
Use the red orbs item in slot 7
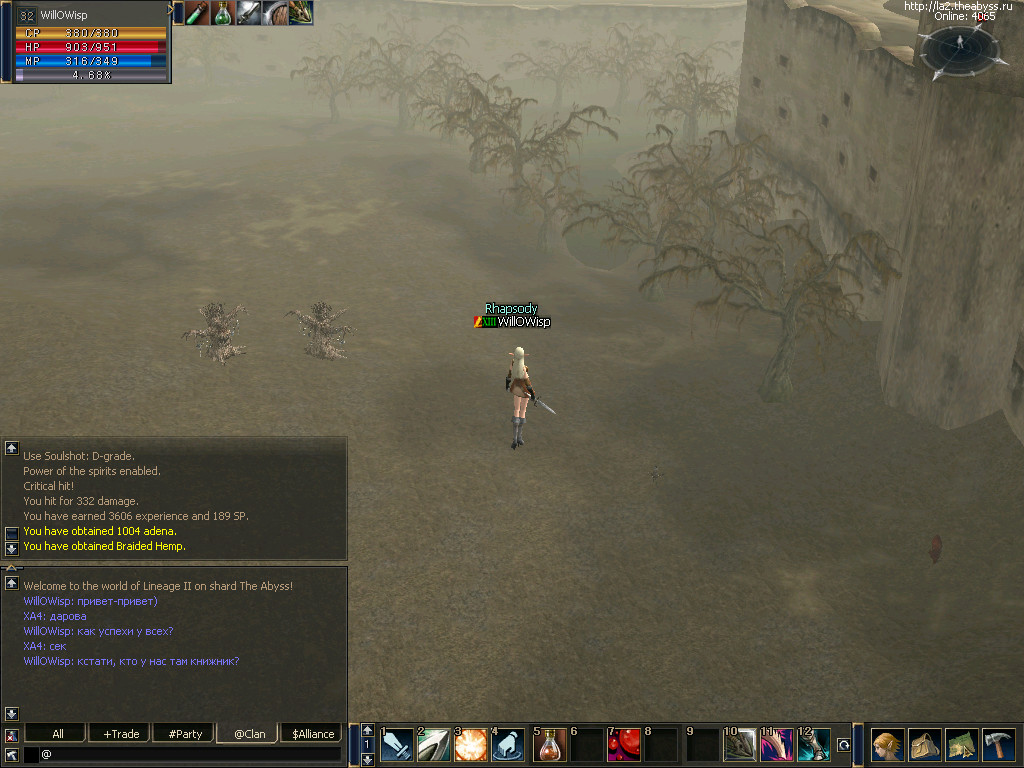point(625,745)
